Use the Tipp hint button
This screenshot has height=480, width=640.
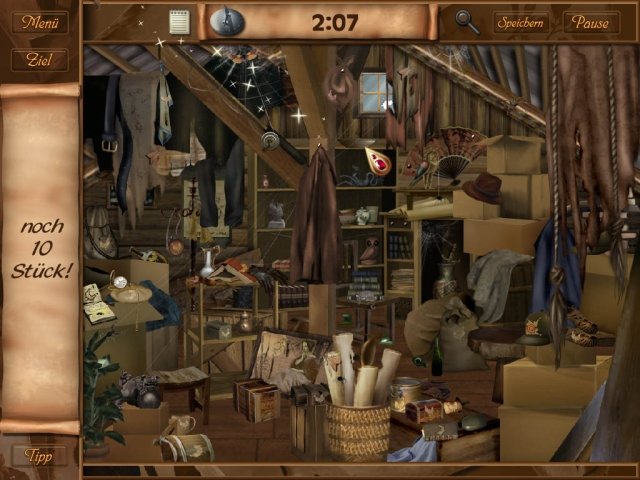pos(40,455)
